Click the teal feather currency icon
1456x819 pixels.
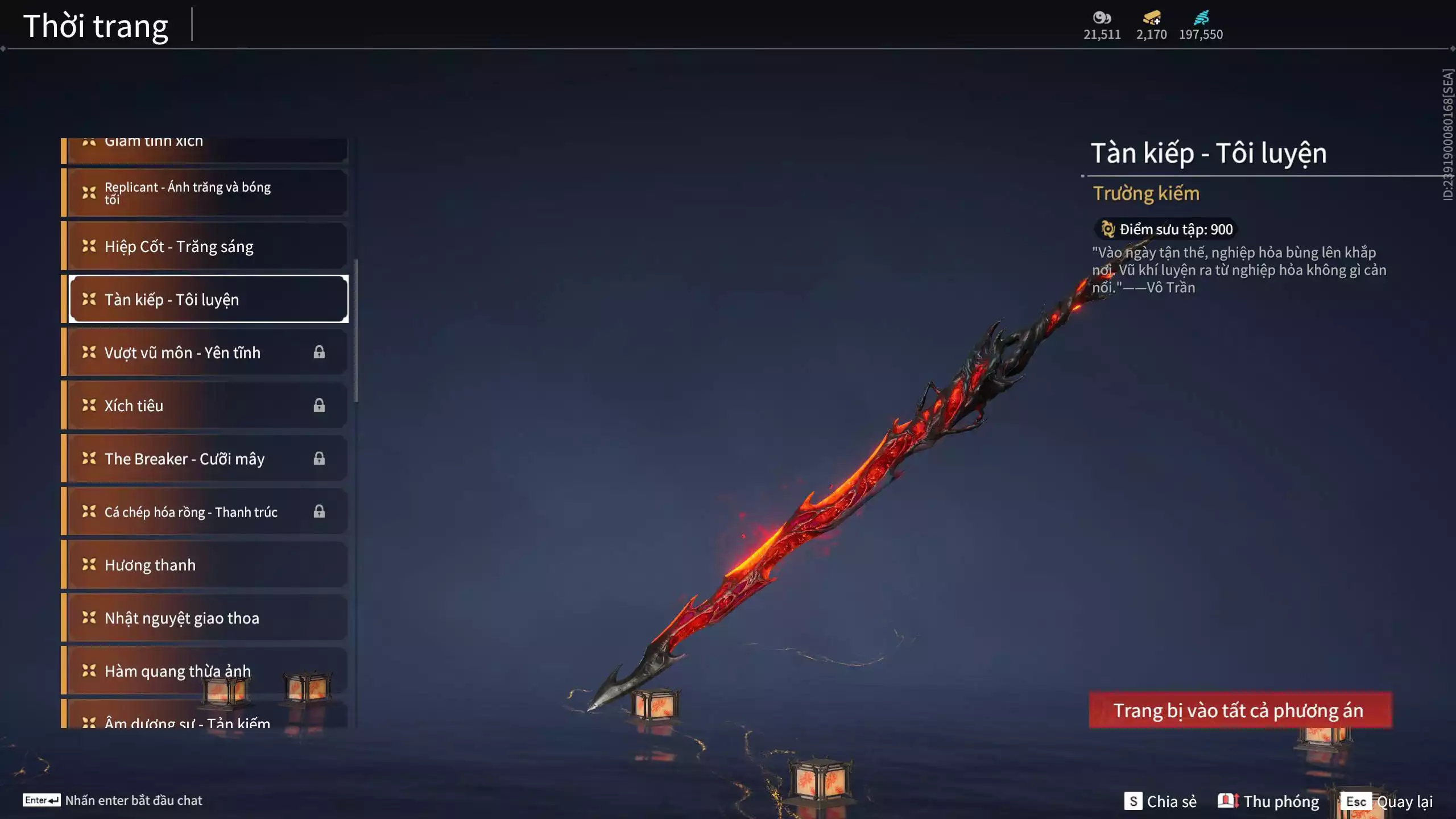[1201, 18]
